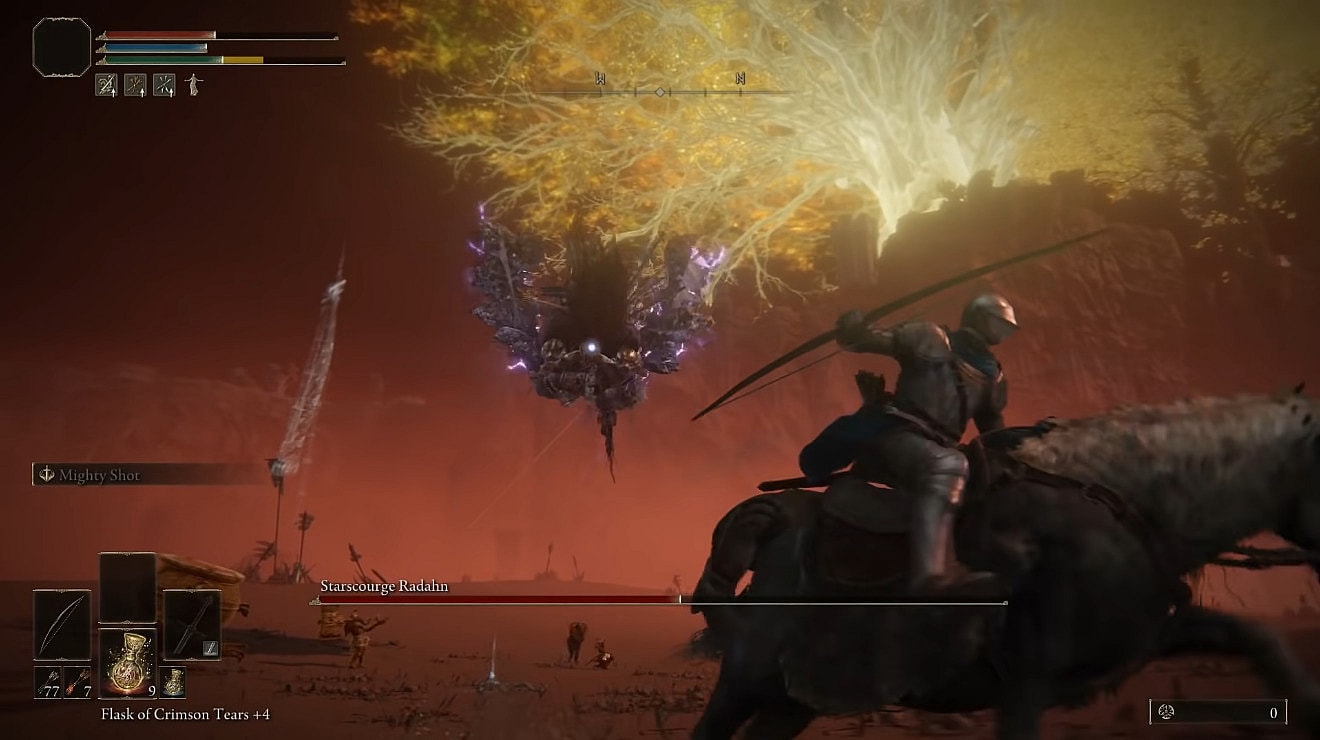Select the arrow slot showing 77
The height and width of the screenshot is (740, 1320).
pyautogui.click(x=48, y=682)
